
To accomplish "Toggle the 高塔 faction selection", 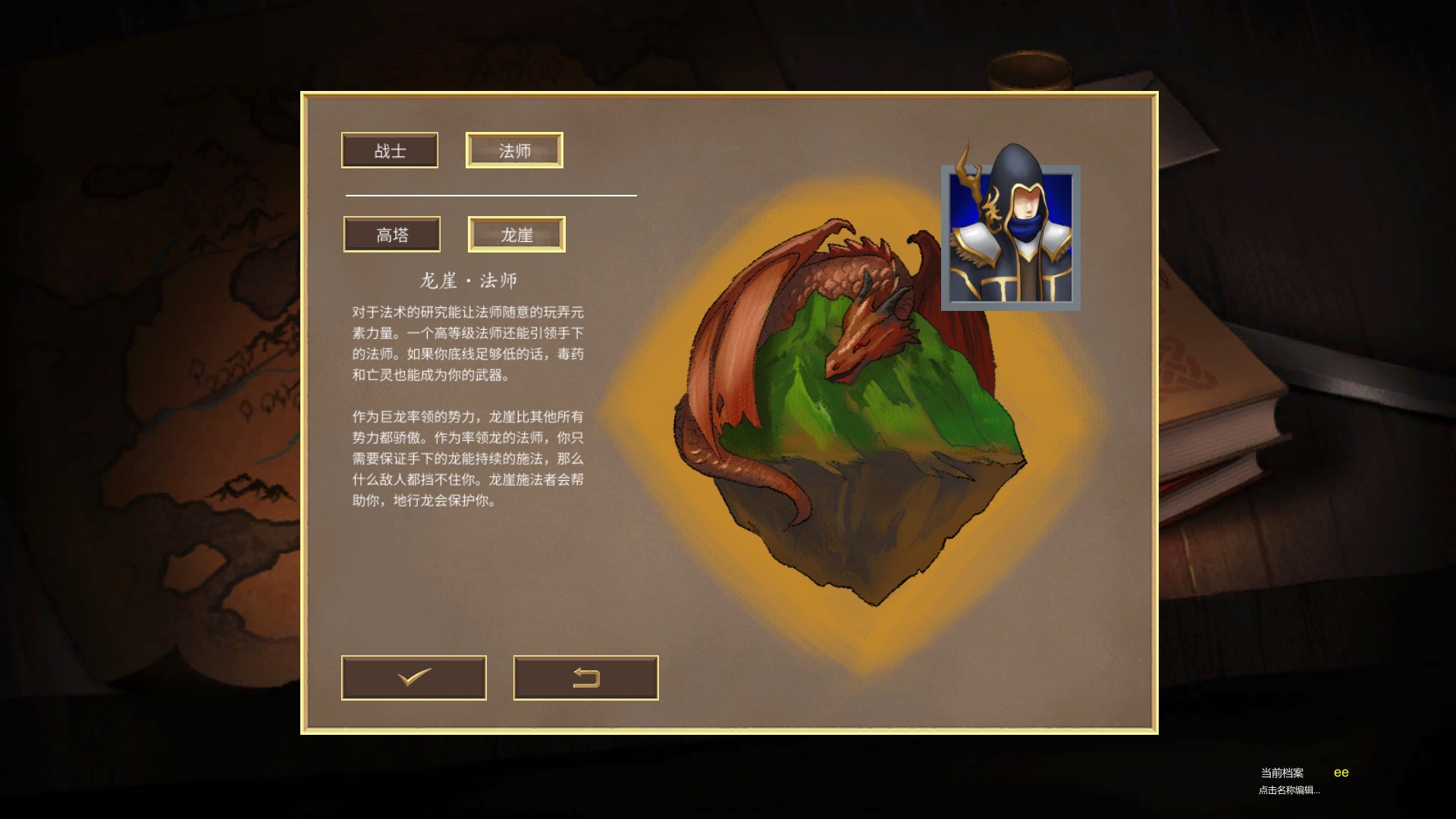I will coord(391,234).
